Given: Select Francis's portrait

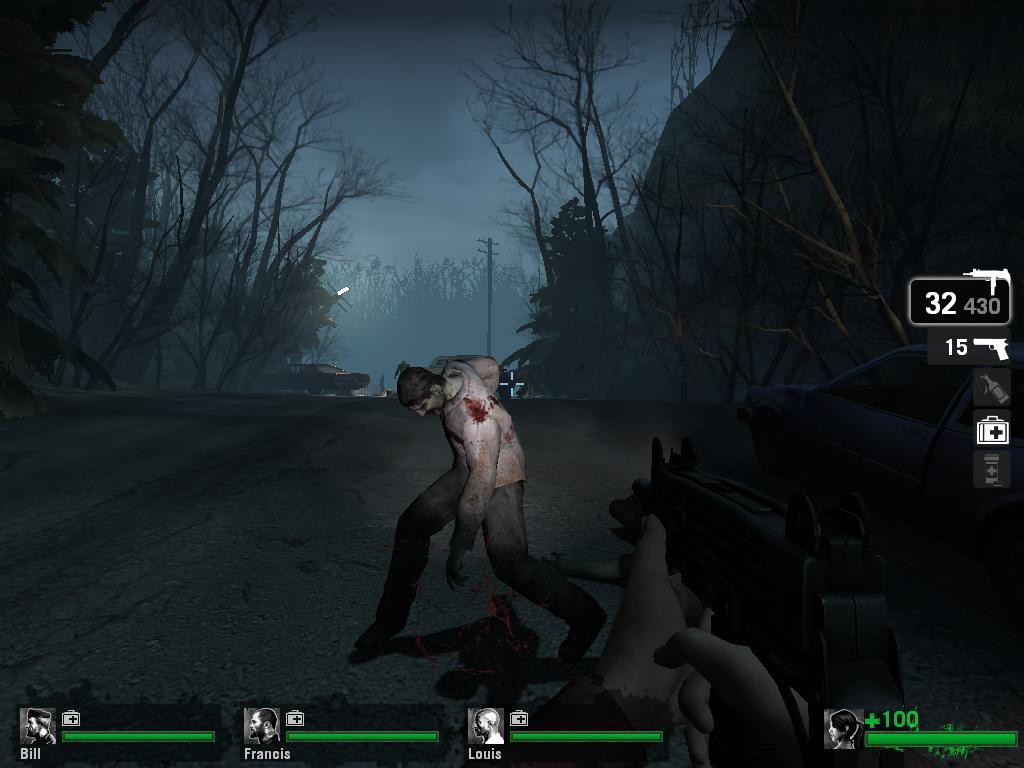Looking at the screenshot, I should [262, 727].
